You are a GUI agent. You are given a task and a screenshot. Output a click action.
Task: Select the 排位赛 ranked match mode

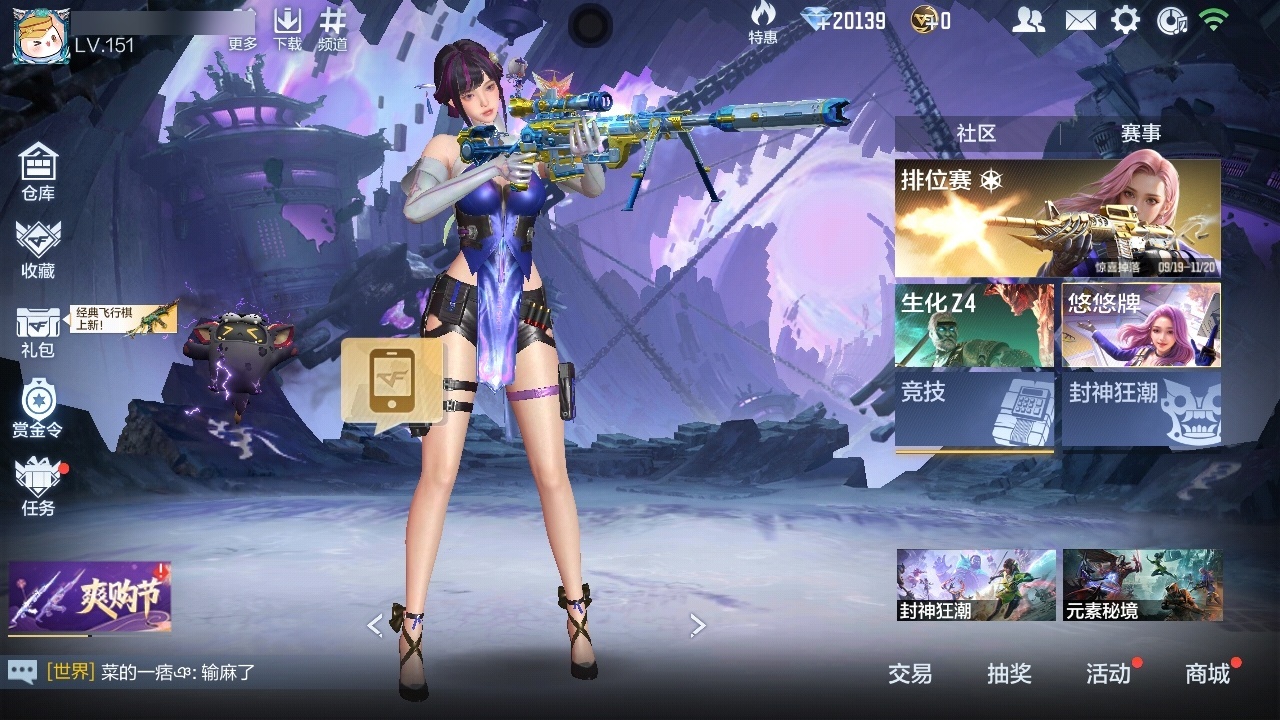tap(1057, 218)
